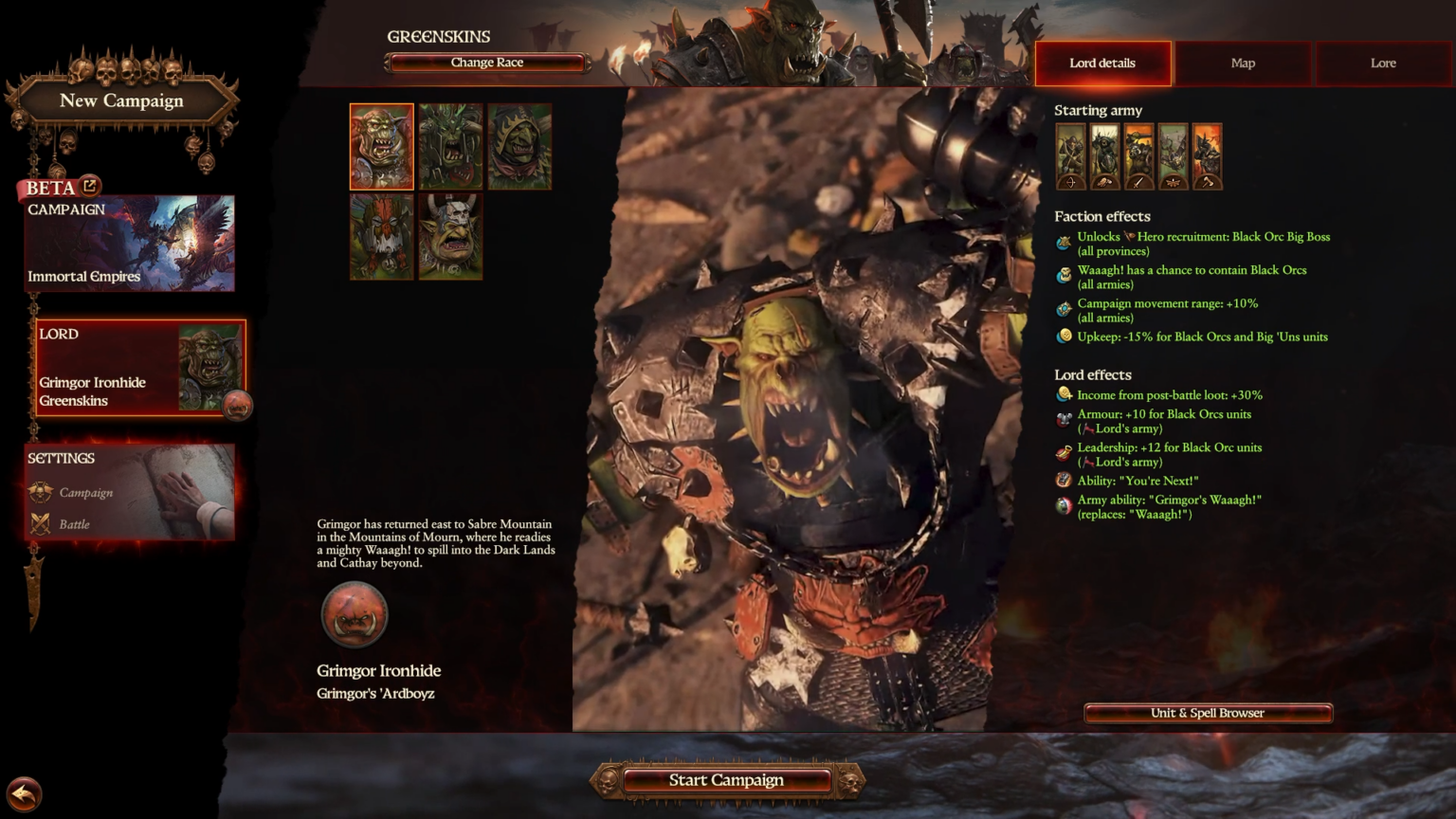This screenshot has width=1456, height=819.
Task: Select the Campaign settings skull icon
Action: click(39, 492)
